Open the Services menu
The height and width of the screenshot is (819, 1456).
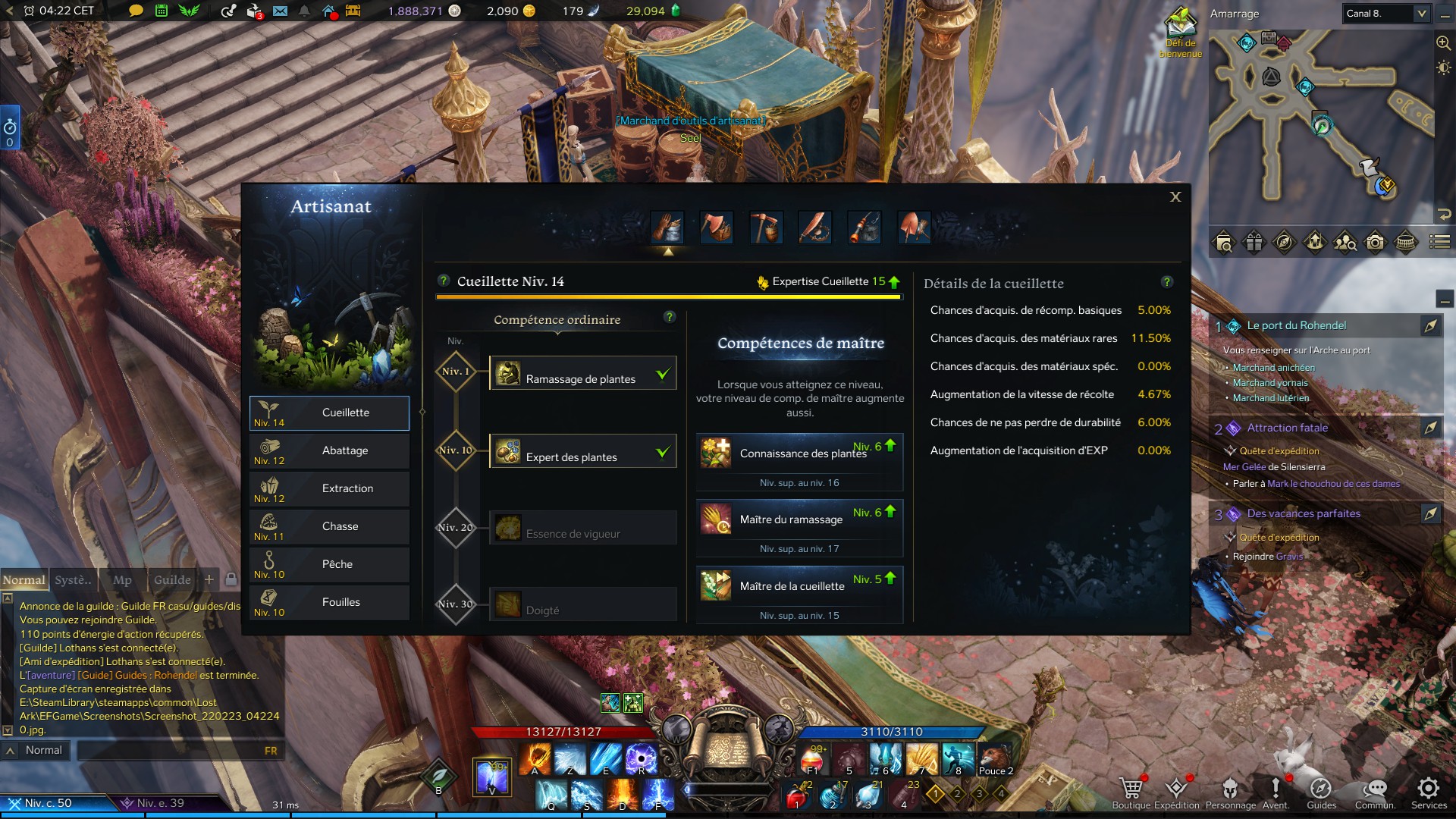(x=1429, y=792)
